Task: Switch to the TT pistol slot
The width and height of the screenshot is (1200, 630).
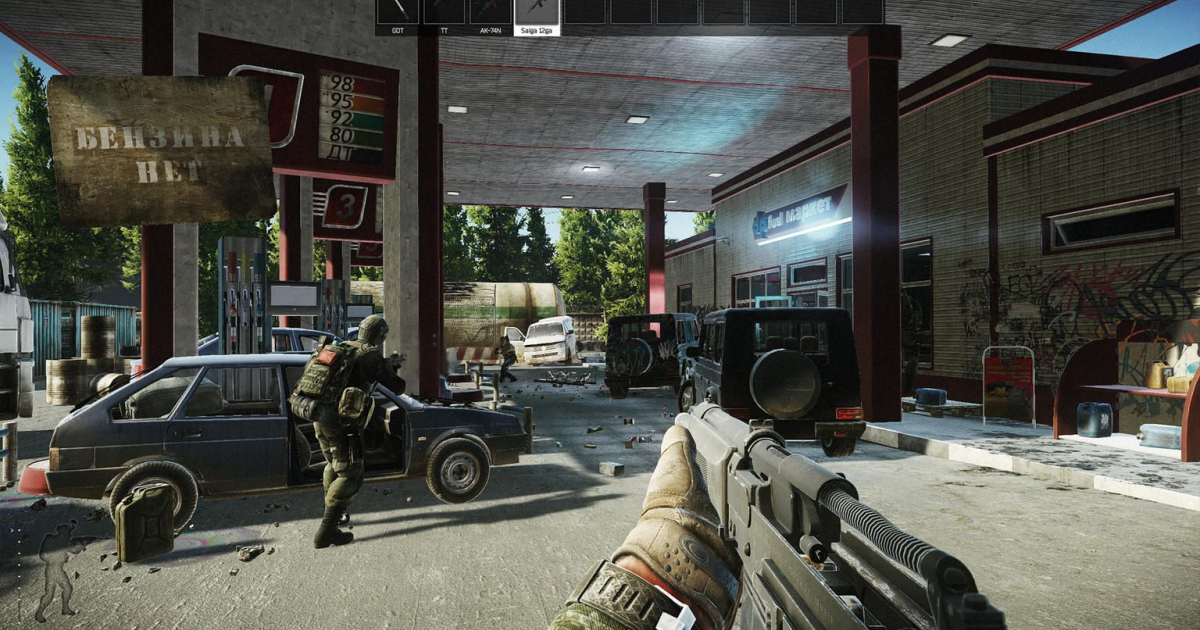Action: point(444,14)
